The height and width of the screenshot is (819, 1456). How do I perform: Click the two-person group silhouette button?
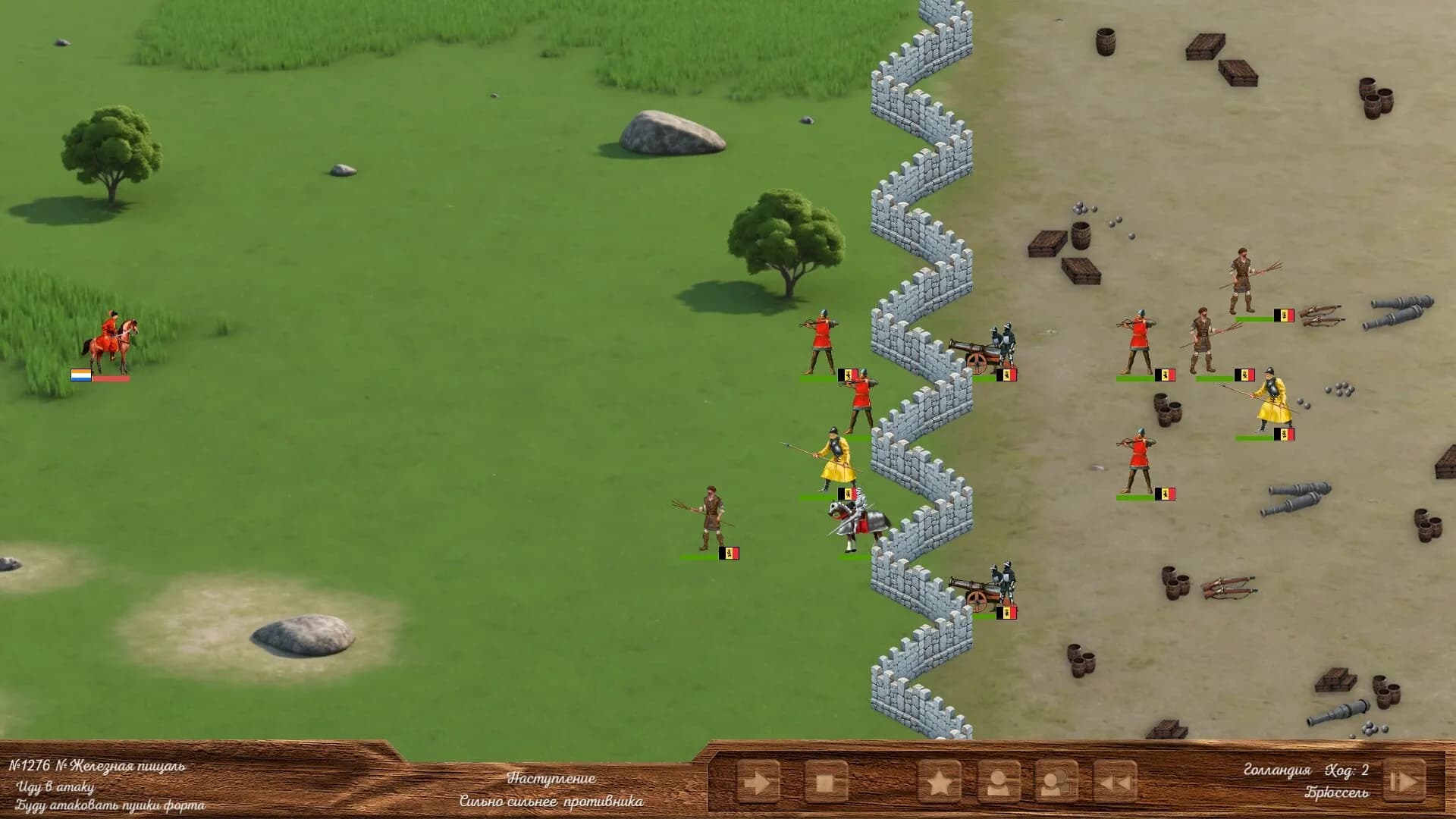click(x=1056, y=782)
